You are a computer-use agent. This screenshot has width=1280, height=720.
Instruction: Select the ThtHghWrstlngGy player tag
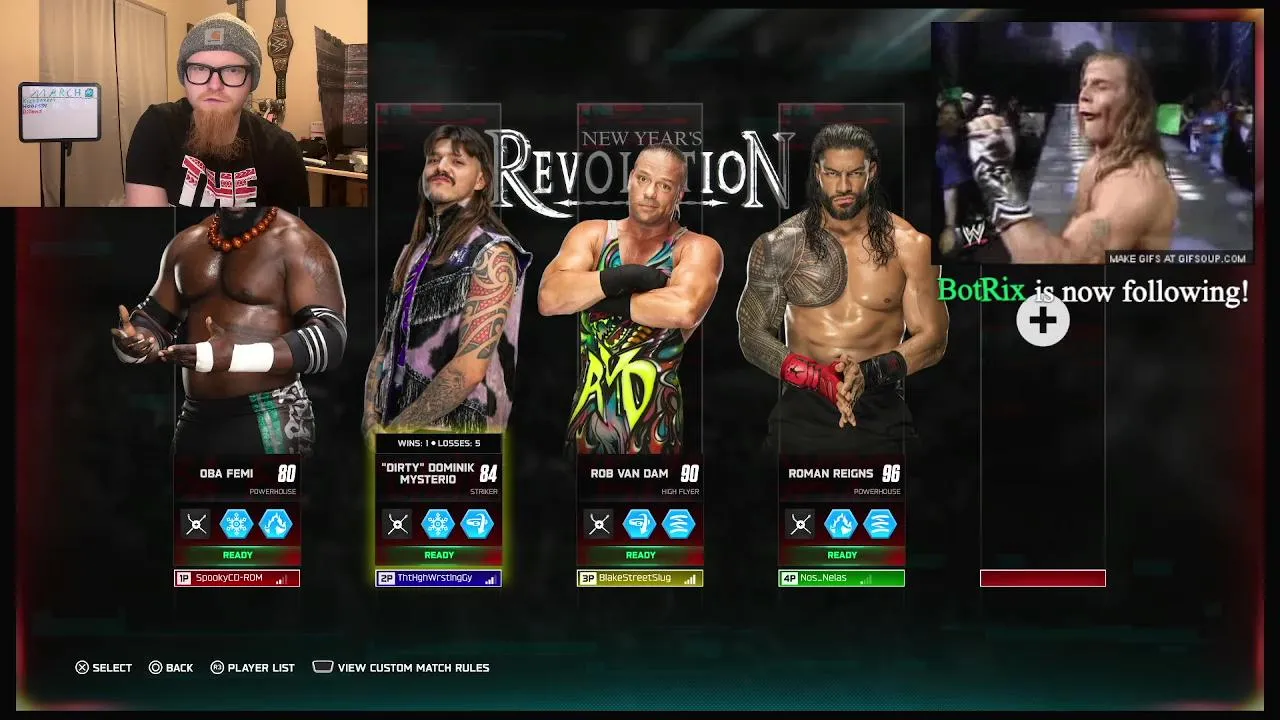click(x=438, y=578)
